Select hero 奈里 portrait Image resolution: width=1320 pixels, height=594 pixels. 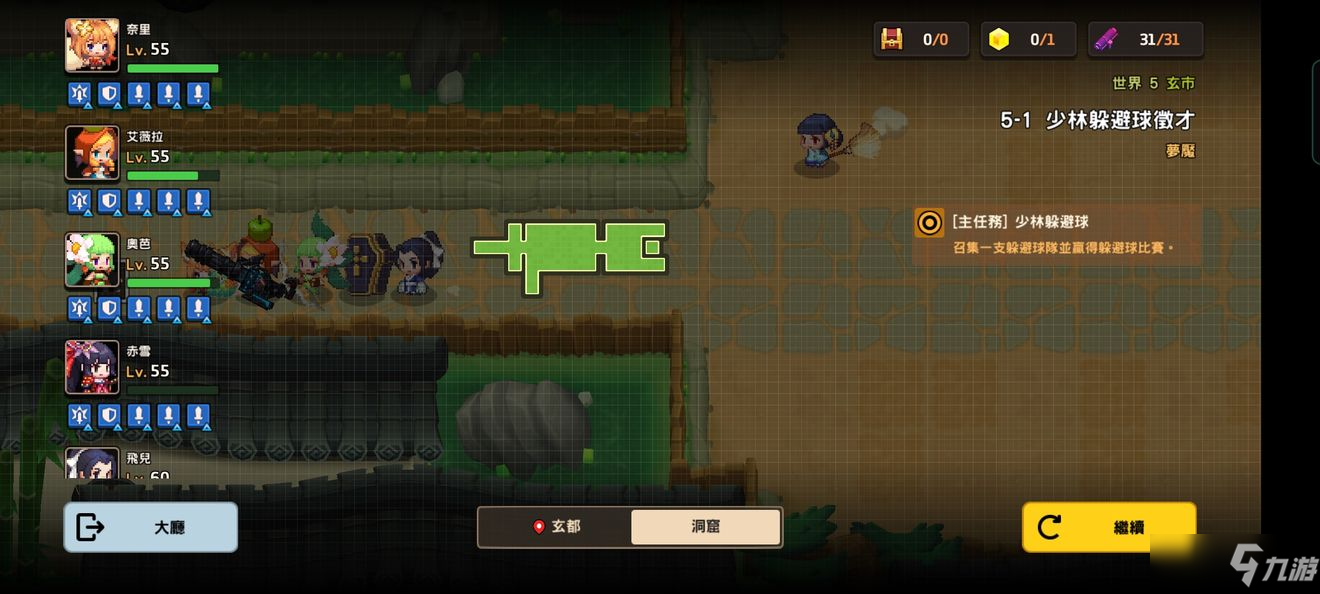(x=92, y=46)
